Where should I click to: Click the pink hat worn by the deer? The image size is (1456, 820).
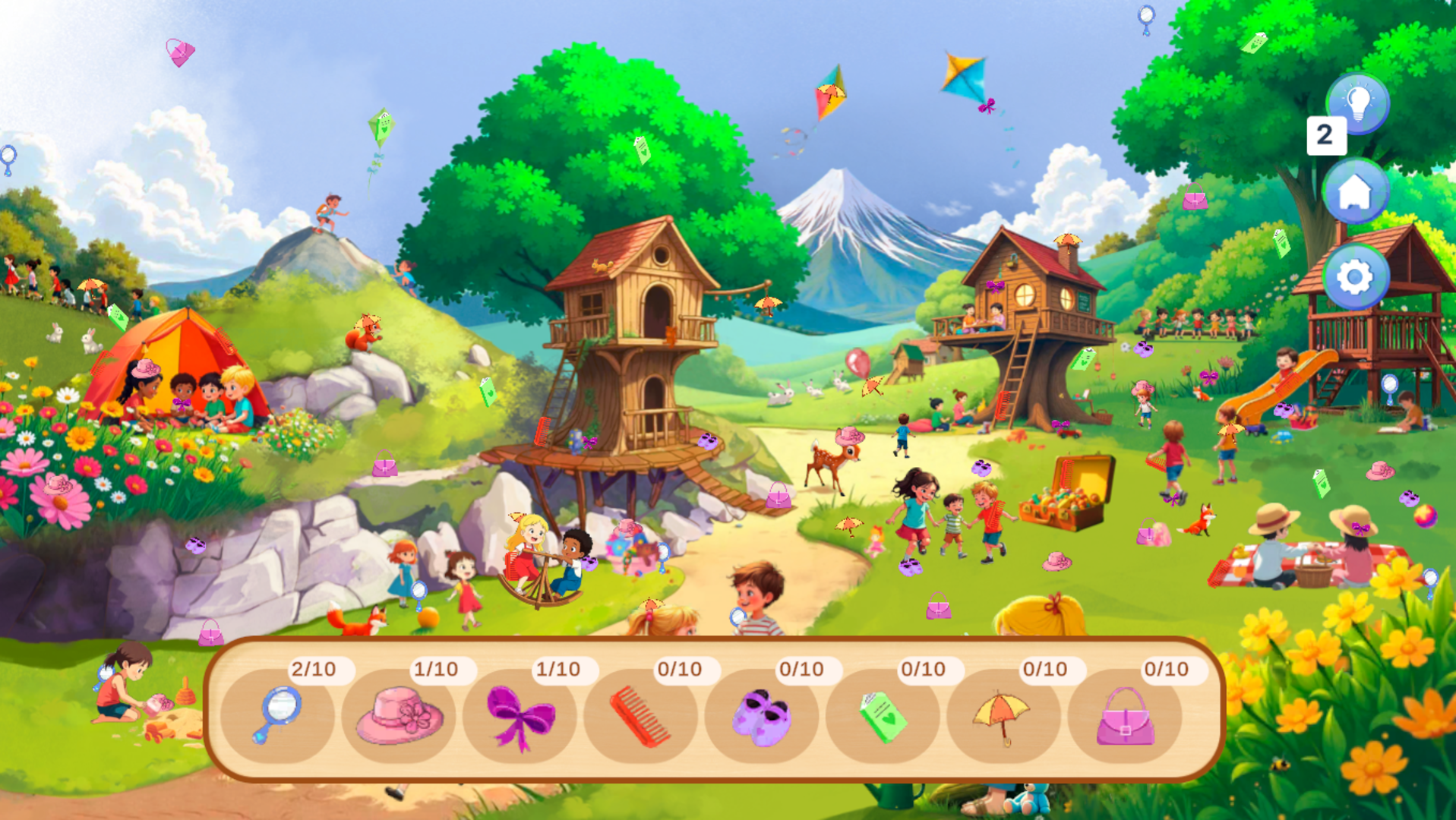[849, 436]
